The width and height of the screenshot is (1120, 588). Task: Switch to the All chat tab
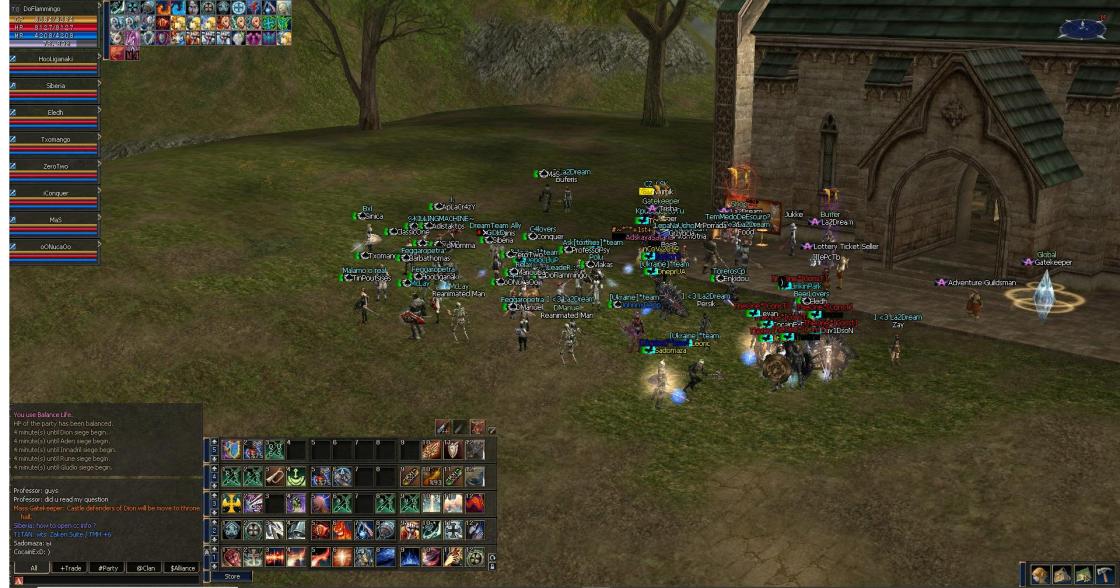tap(33, 567)
